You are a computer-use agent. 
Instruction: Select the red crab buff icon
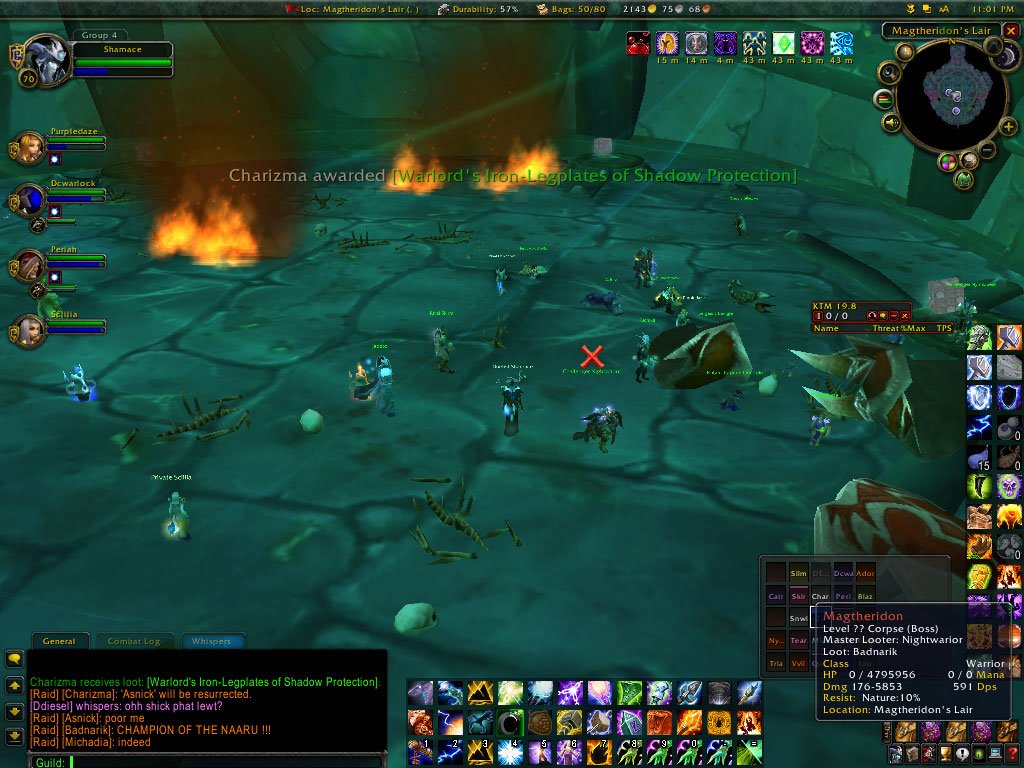pos(638,43)
